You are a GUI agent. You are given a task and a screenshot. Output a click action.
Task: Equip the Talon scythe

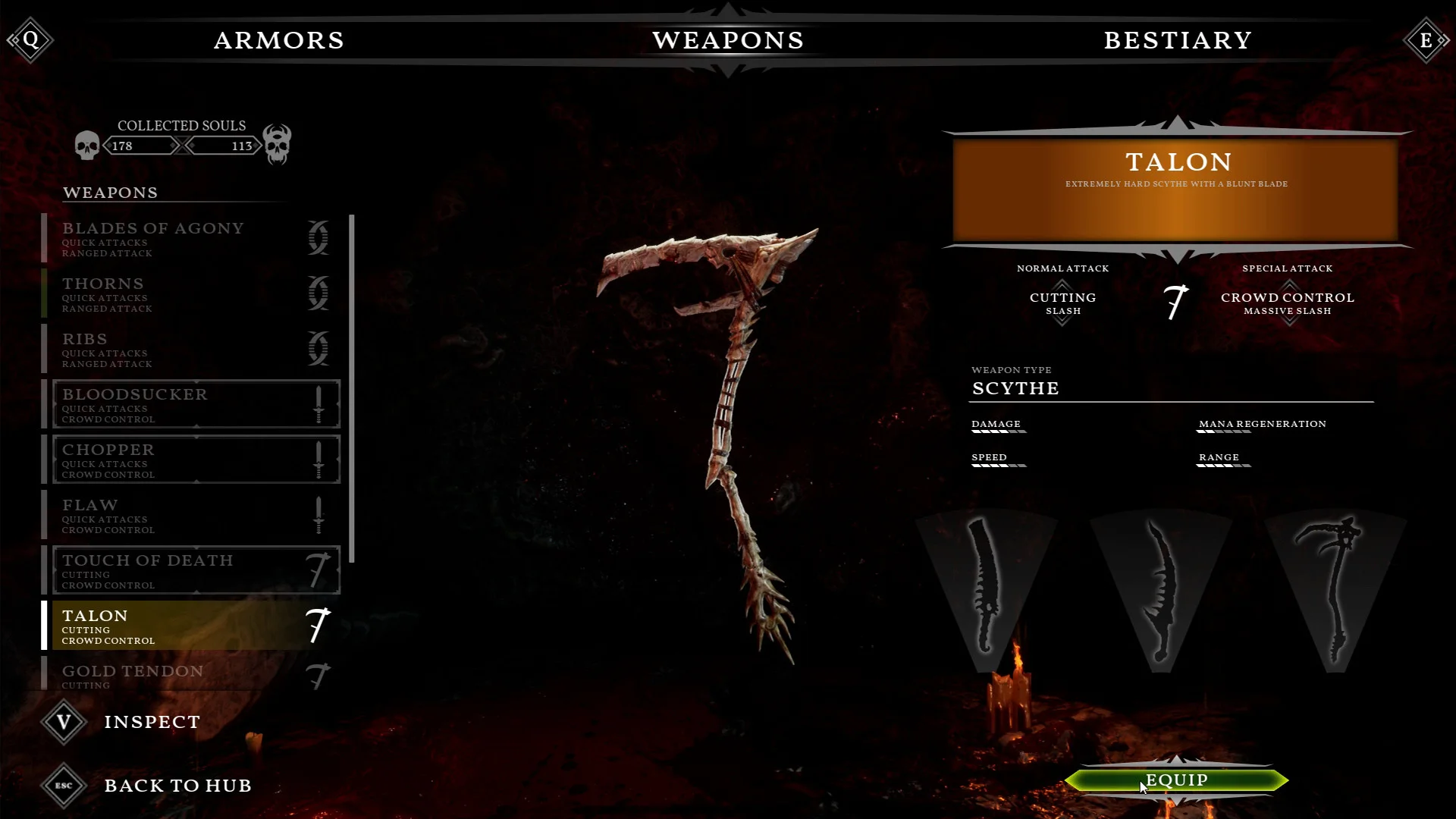(1176, 780)
